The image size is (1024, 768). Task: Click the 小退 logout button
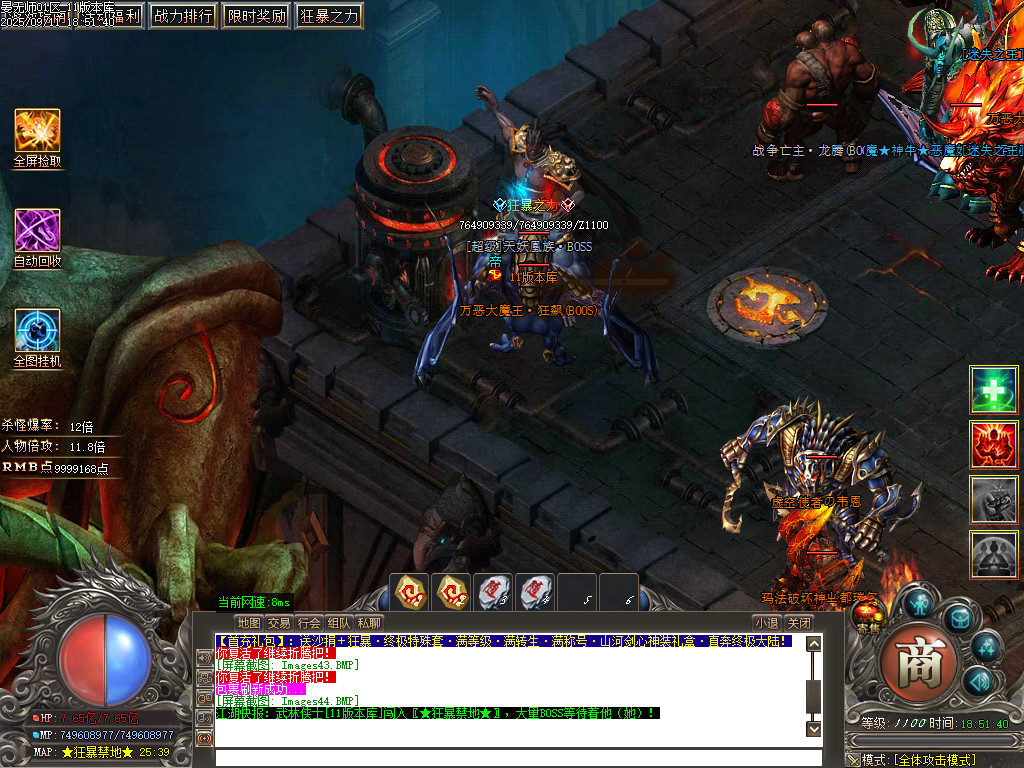[x=766, y=623]
